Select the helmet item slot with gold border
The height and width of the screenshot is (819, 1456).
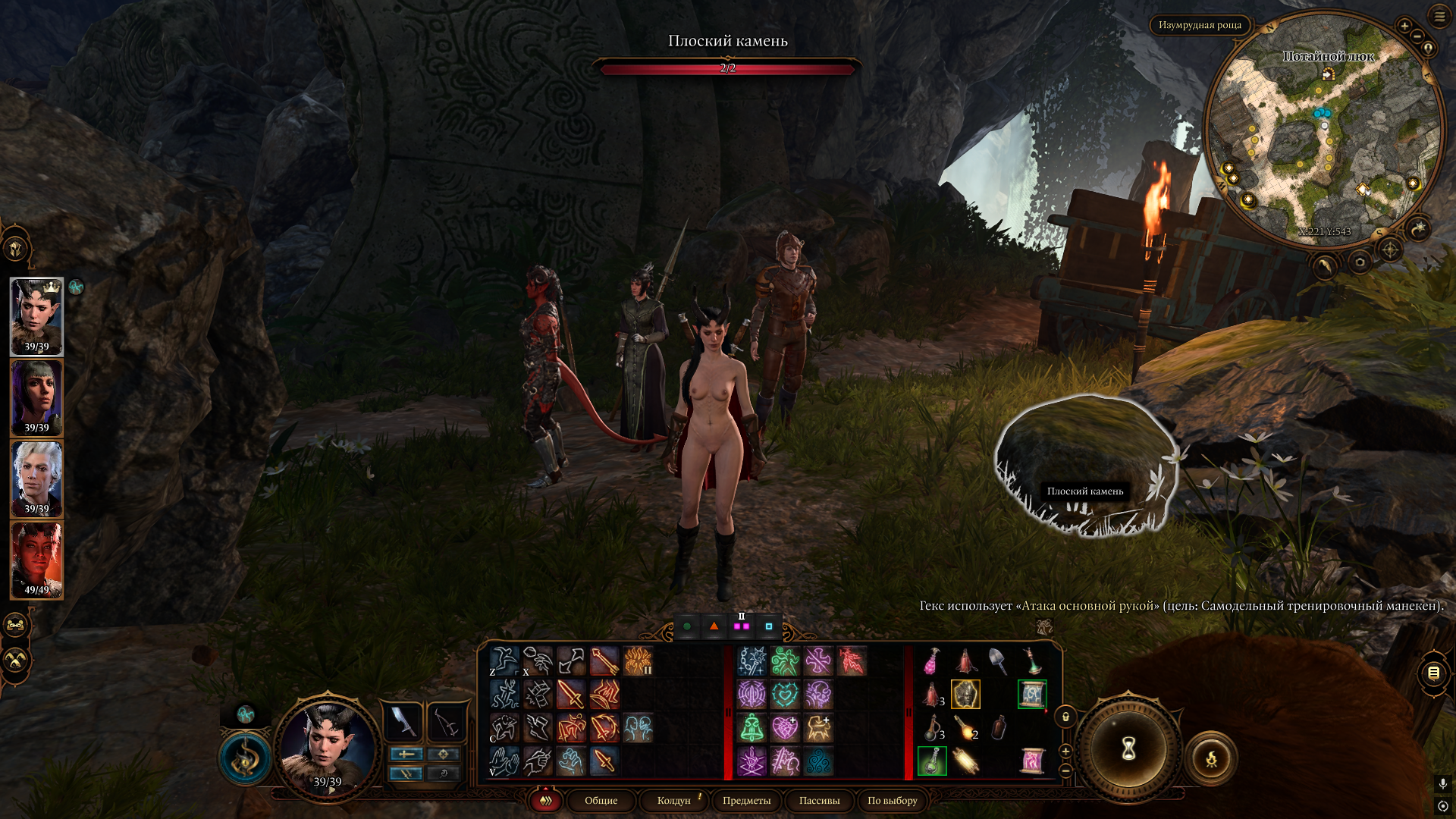pyautogui.click(x=965, y=695)
